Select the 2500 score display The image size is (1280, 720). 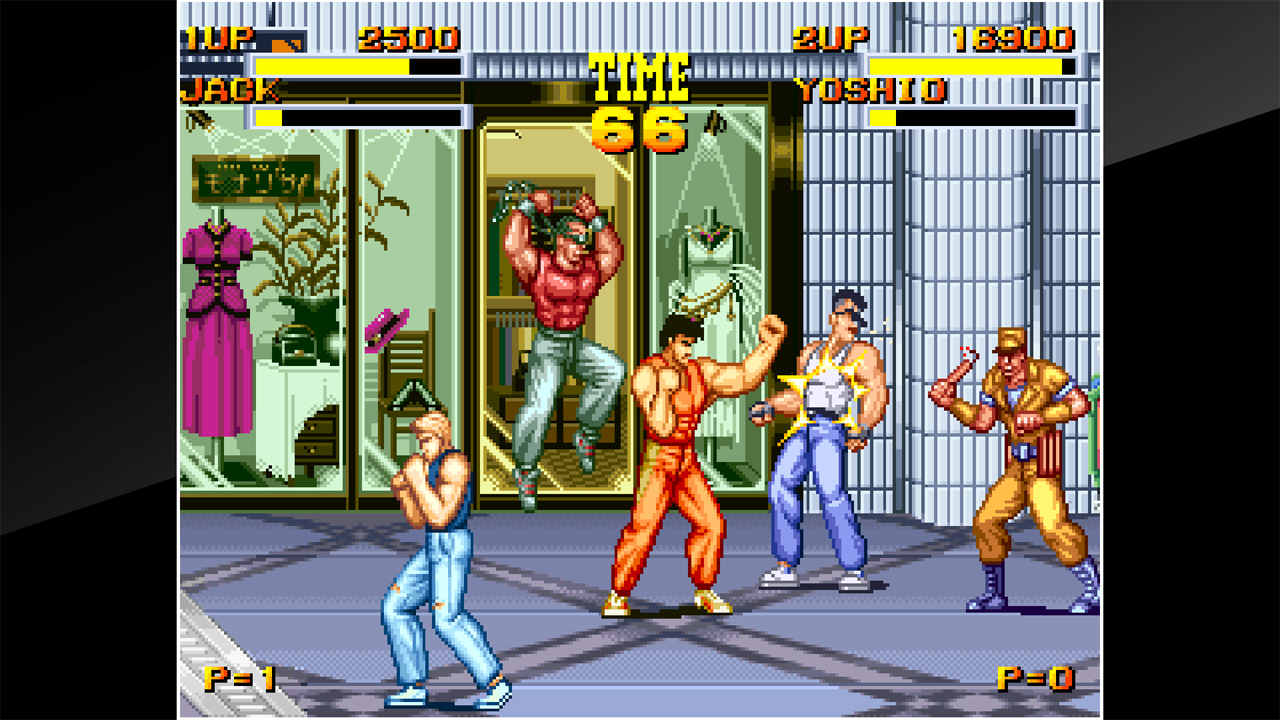[410, 37]
